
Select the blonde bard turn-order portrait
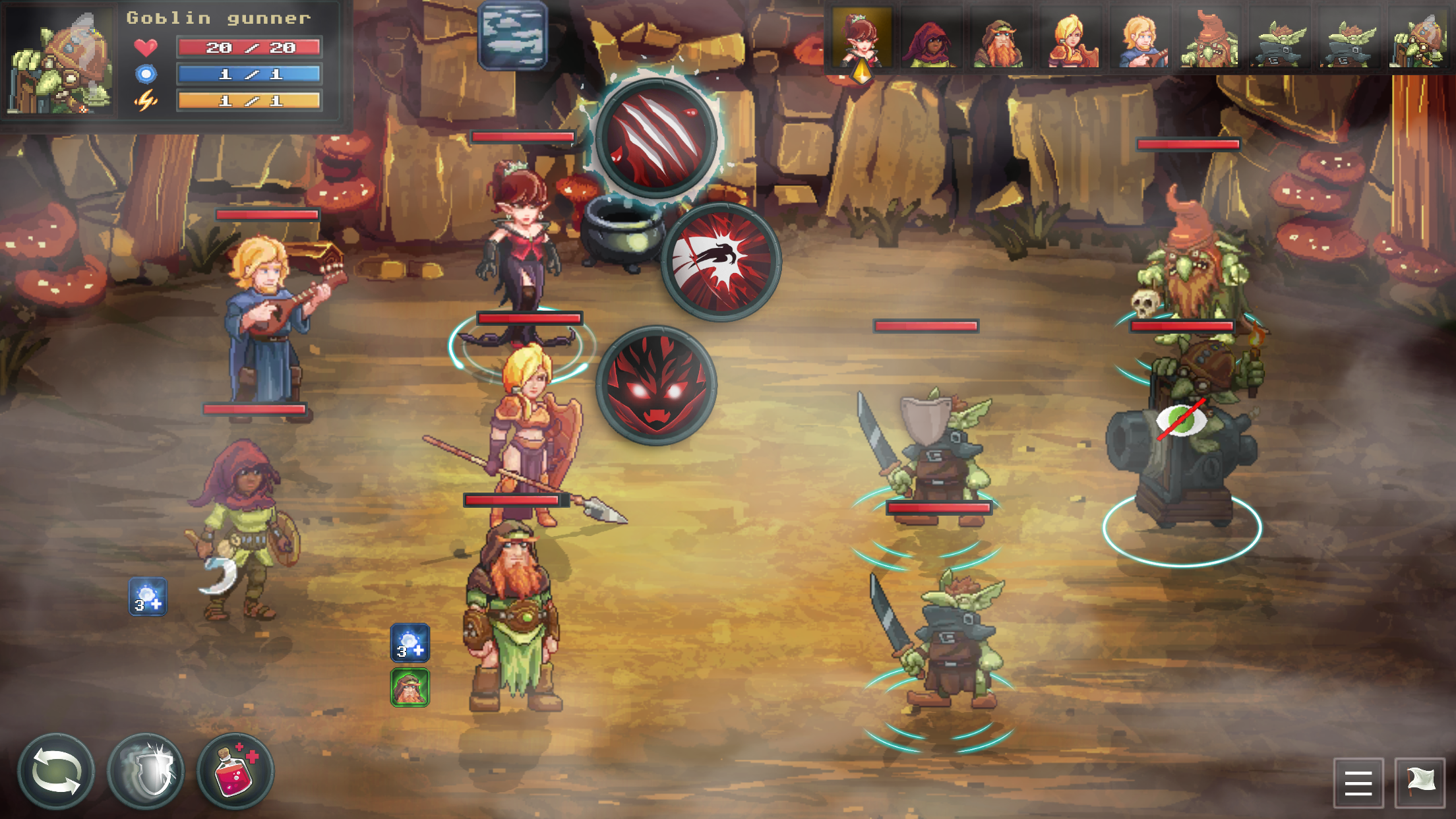(1140, 40)
